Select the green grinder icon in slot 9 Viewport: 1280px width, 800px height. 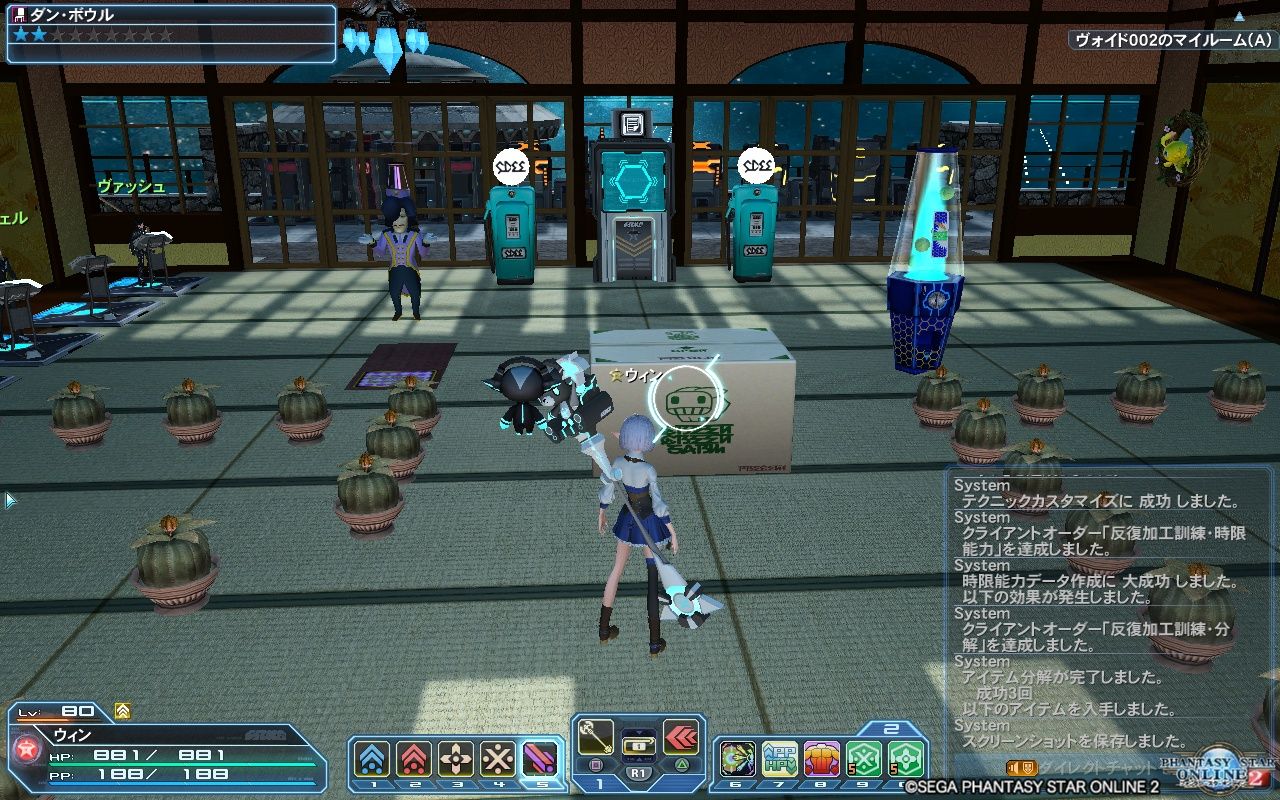click(864, 757)
